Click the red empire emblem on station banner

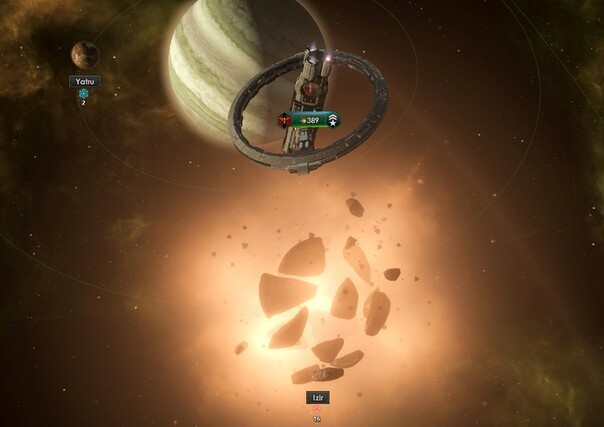pyautogui.click(x=284, y=120)
